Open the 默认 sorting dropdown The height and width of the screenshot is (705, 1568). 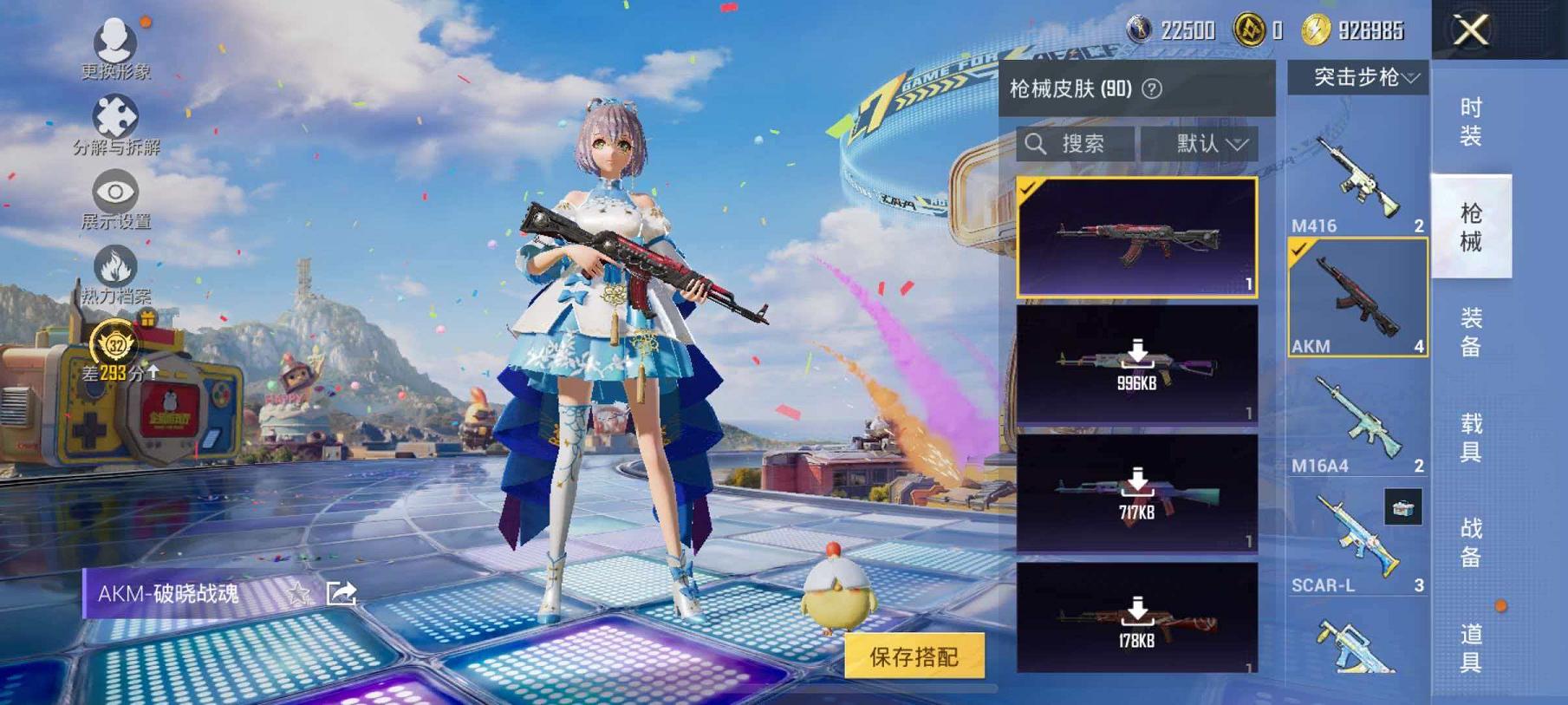click(1207, 144)
